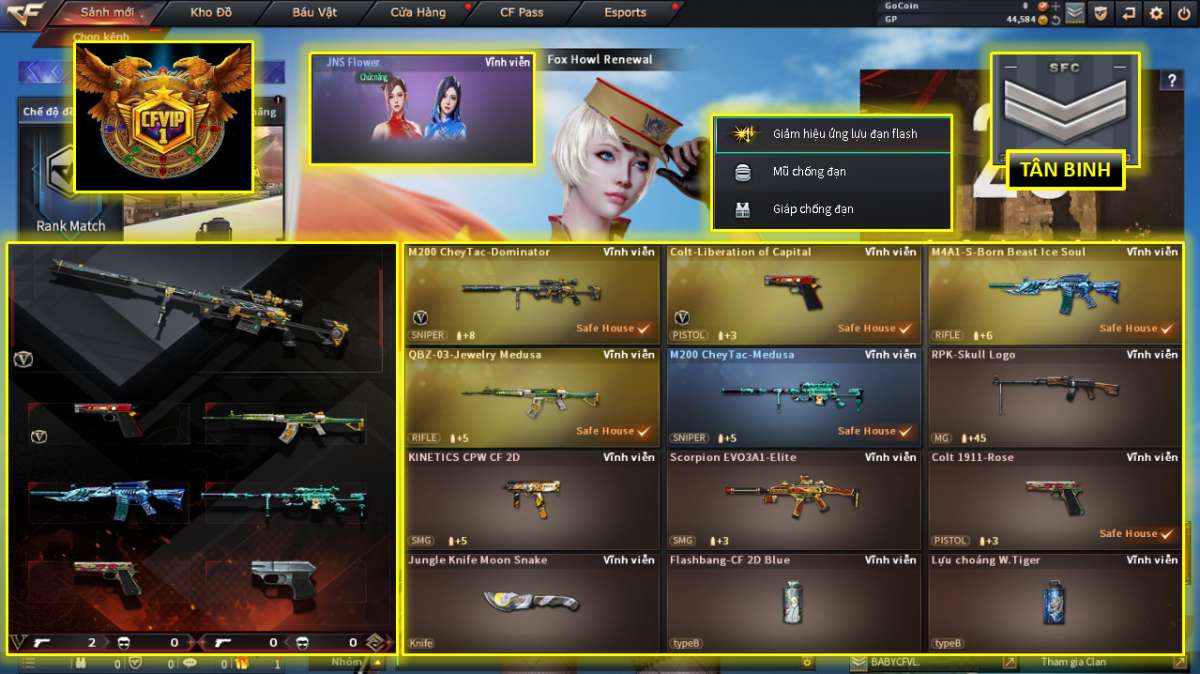1200x674 pixels.
Task: Click the power exit button
Action: [x=1184, y=13]
